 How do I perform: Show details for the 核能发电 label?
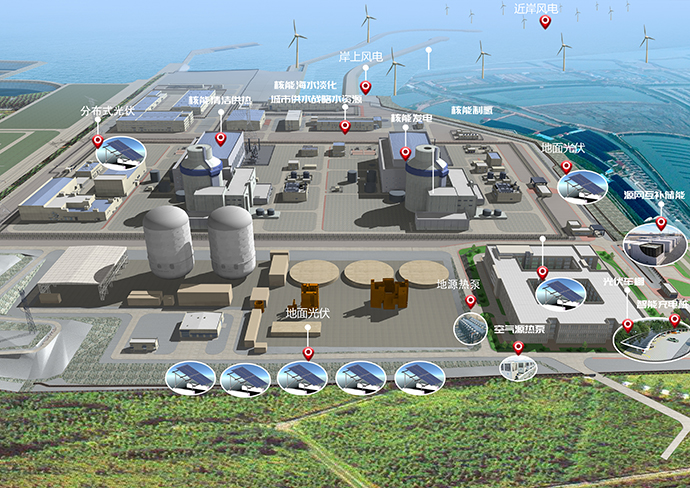tap(410, 118)
